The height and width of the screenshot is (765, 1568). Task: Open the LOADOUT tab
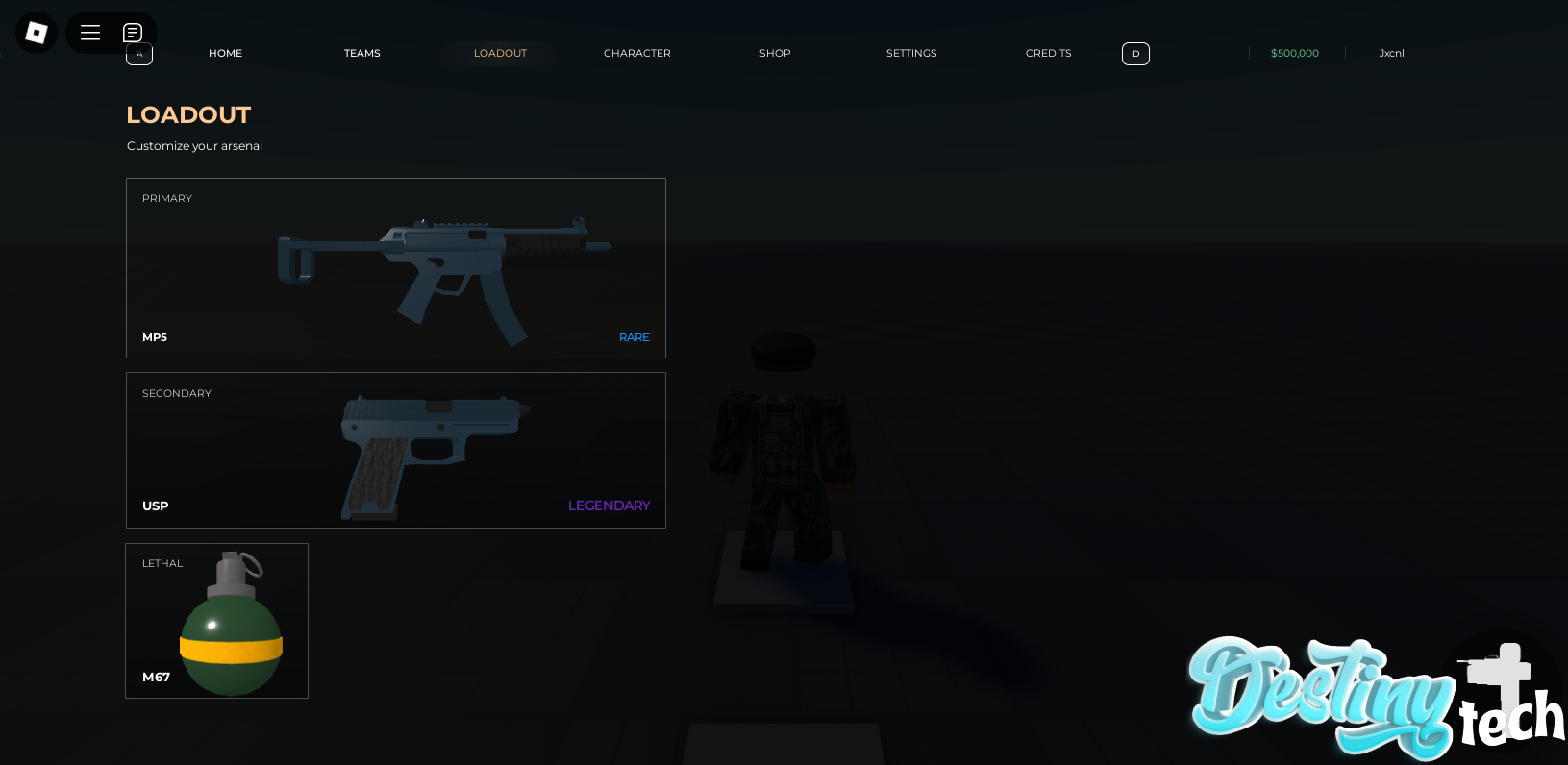pyautogui.click(x=500, y=53)
